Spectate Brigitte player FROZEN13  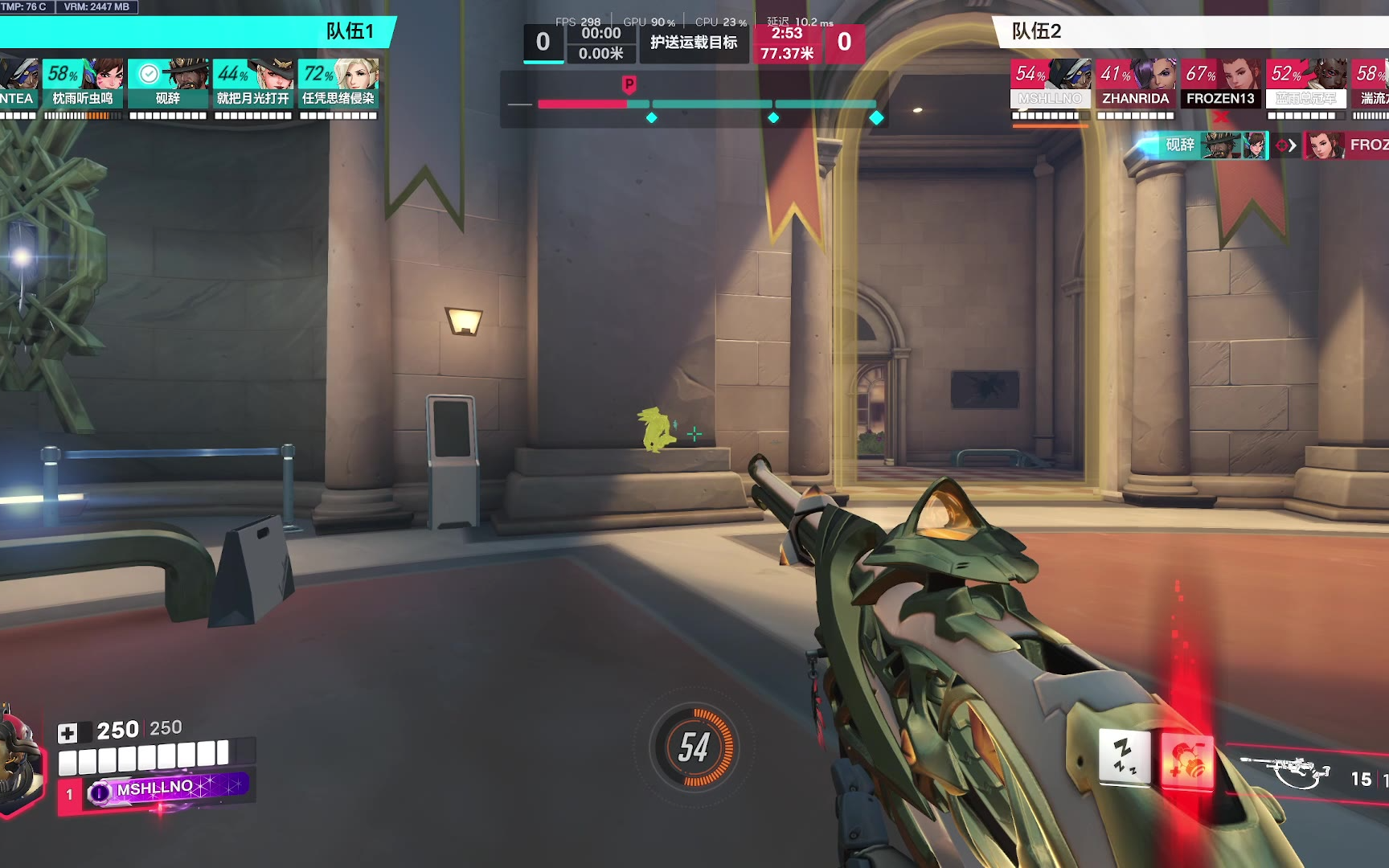1220,84
